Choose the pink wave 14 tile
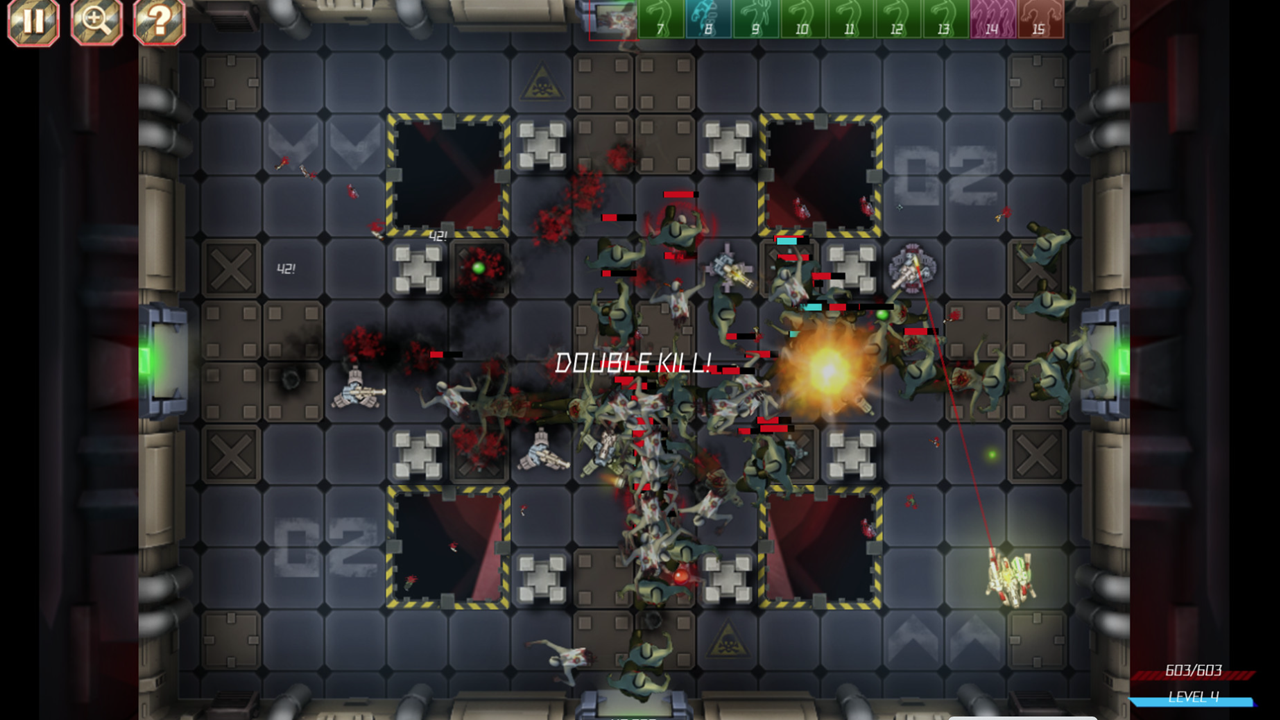The width and height of the screenshot is (1280, 720). (x=992, y=19)
